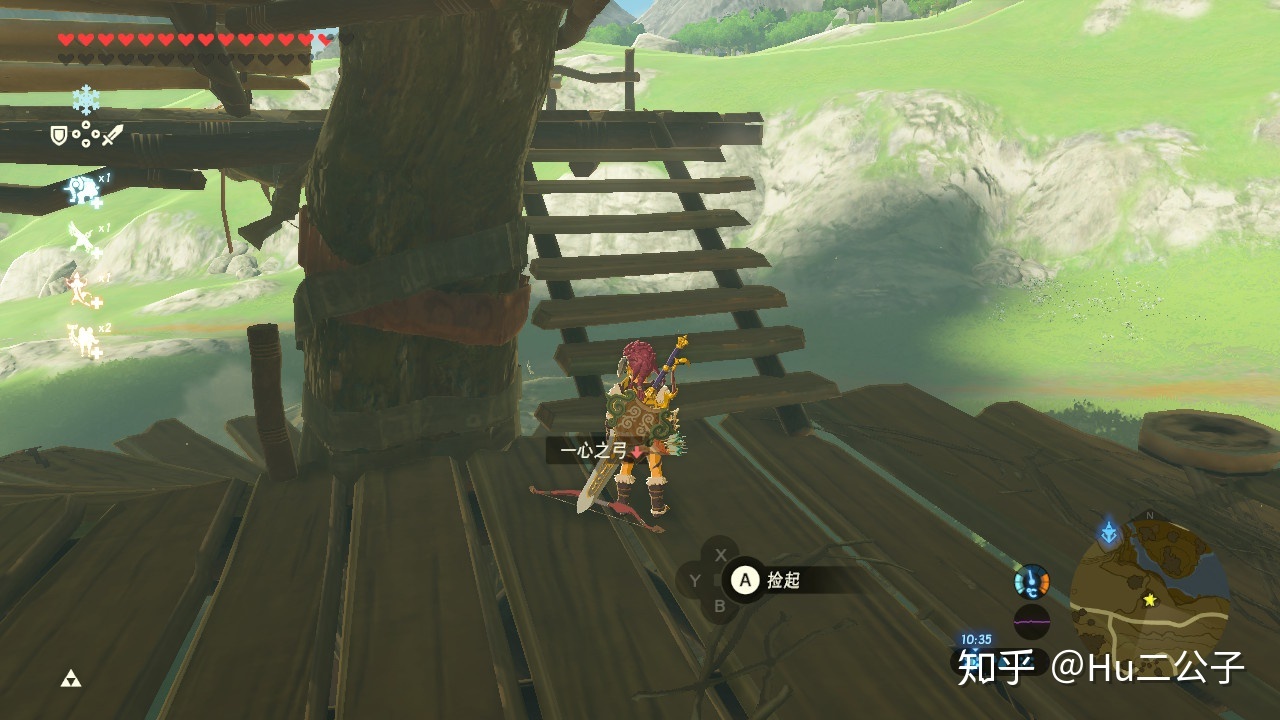Click the Triforce icon in the corner
Viewport: 1280px width, 720px height.
pos(70,679)
